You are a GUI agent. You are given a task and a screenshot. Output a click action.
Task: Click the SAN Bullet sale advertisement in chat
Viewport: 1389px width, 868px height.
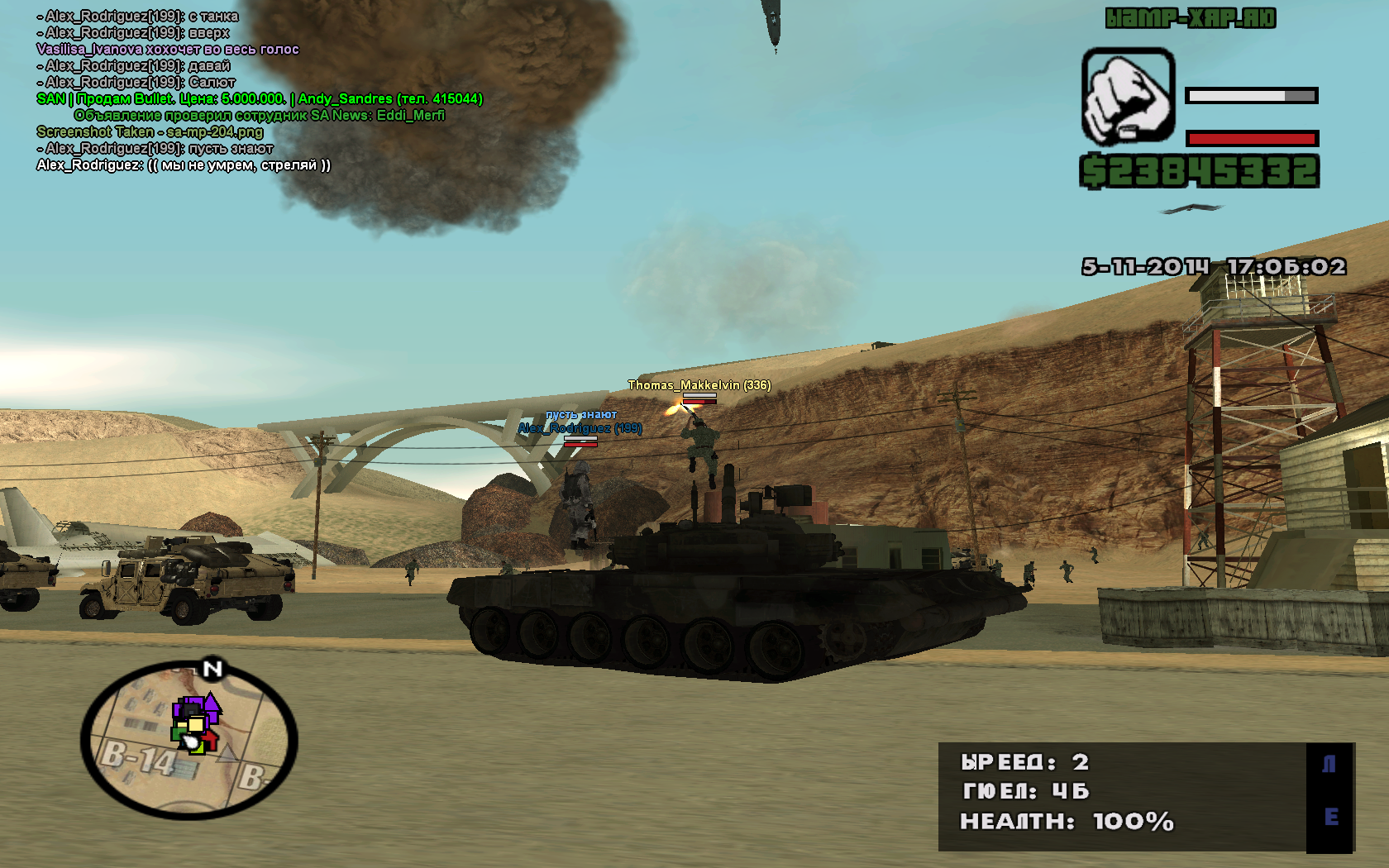pyautogui.click(x=260, y=99)
